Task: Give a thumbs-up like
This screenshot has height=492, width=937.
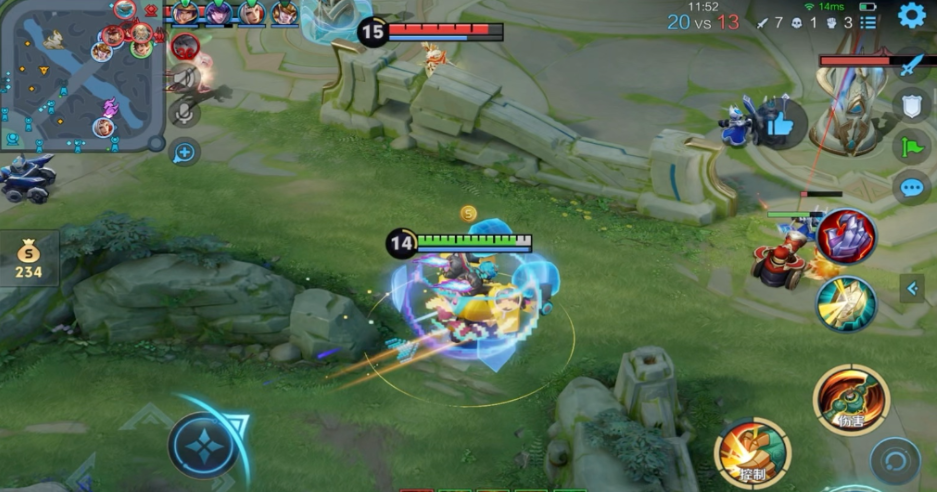Action: click(x=781, y=123)
